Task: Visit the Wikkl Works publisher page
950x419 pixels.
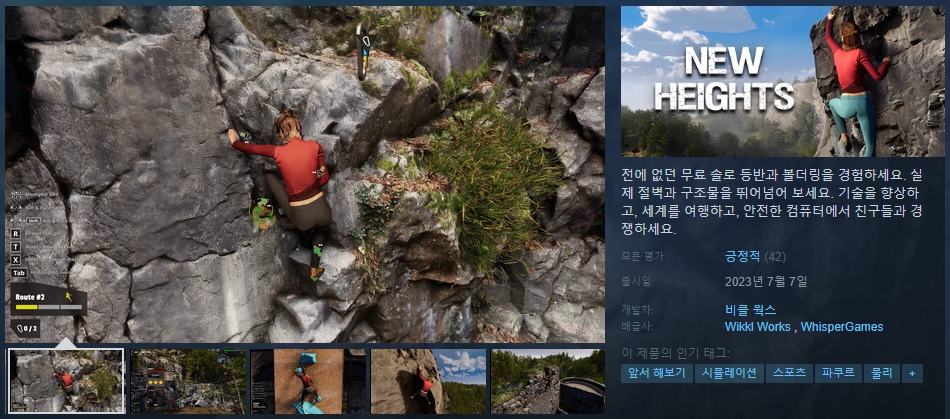Action: click(x=757, y=327)
